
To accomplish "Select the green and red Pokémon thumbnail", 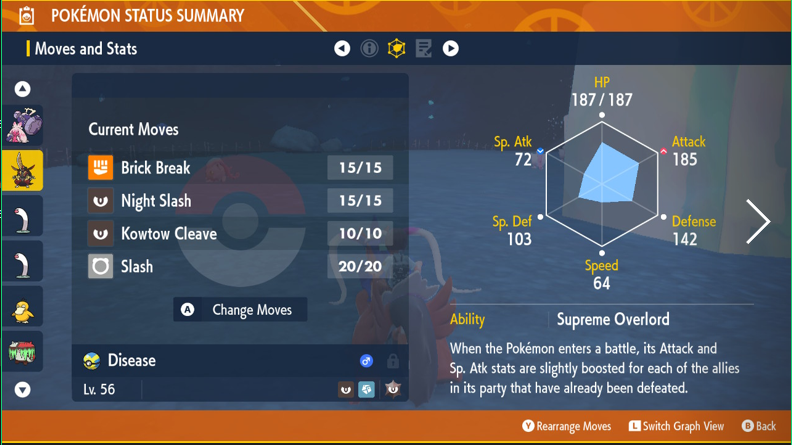I will pos(22,351).
